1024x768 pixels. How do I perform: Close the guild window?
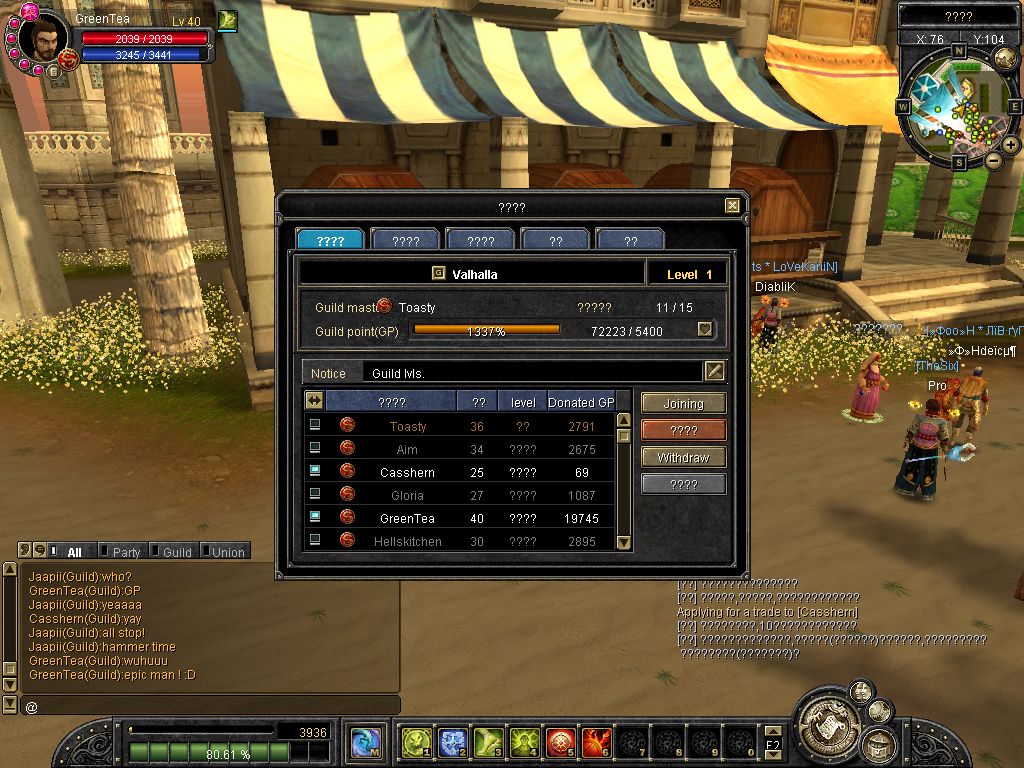coord(733,206)
